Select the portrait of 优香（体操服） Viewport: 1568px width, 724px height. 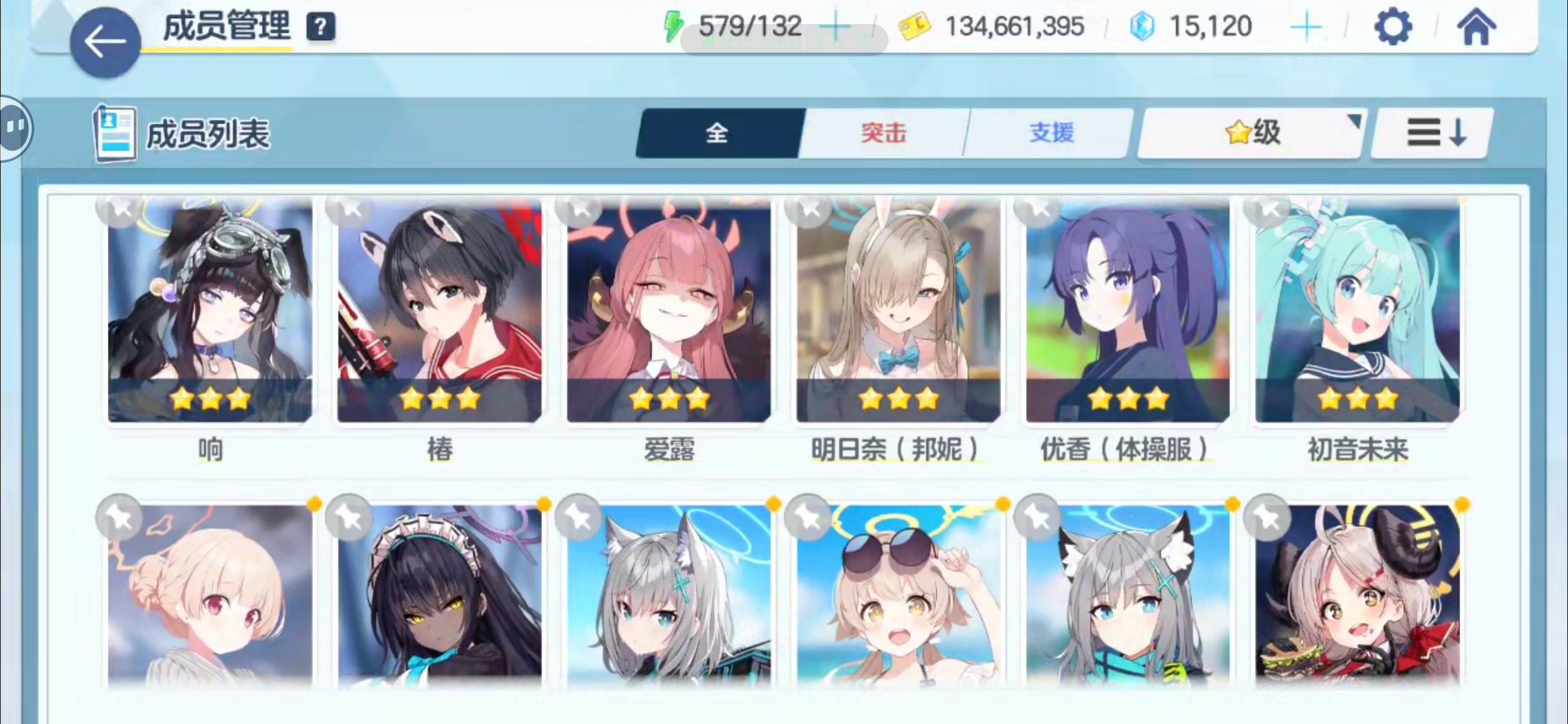click(x=1126, y=312)
